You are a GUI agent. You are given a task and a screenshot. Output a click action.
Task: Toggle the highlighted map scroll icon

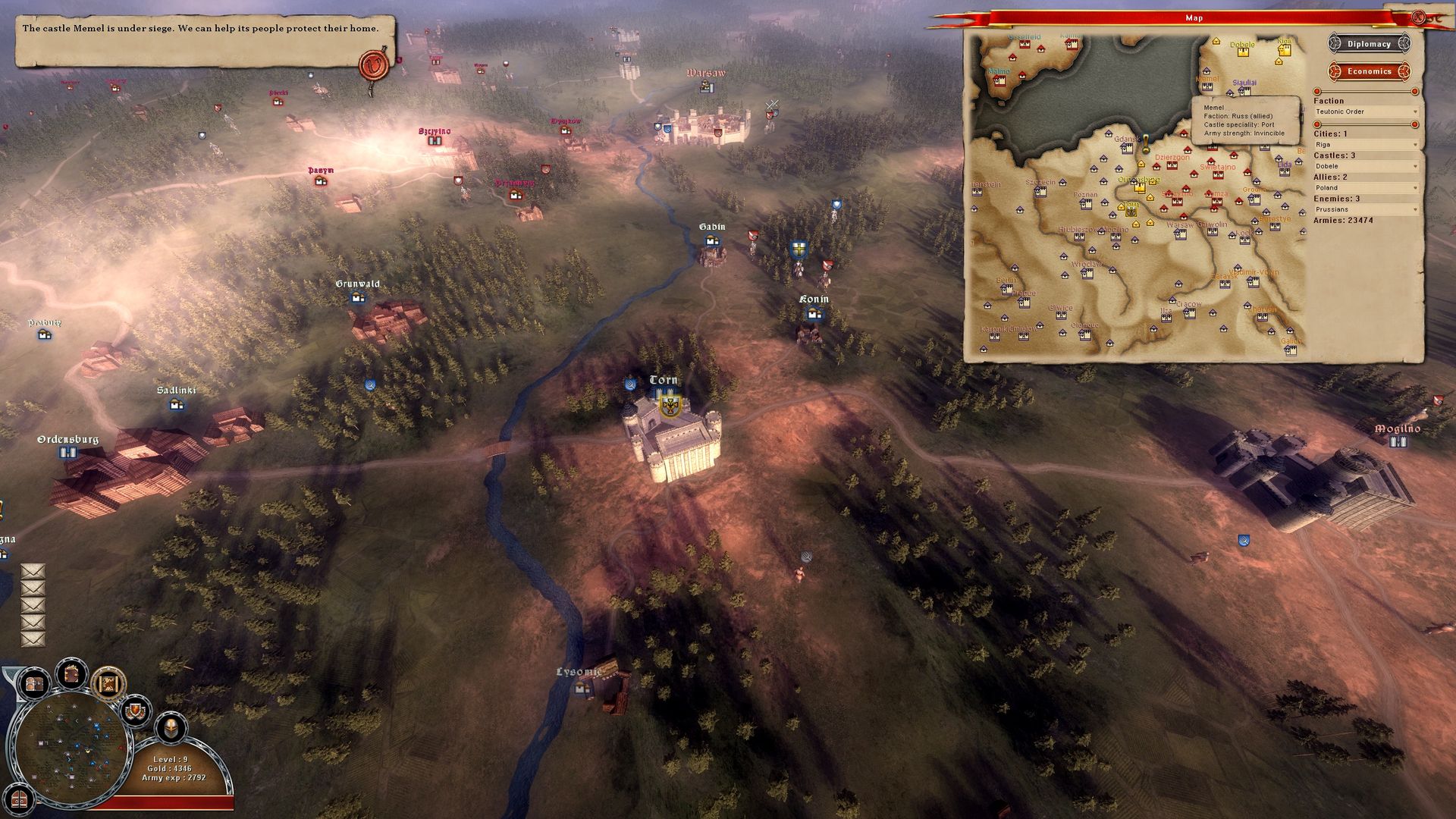tap(108, 684)
